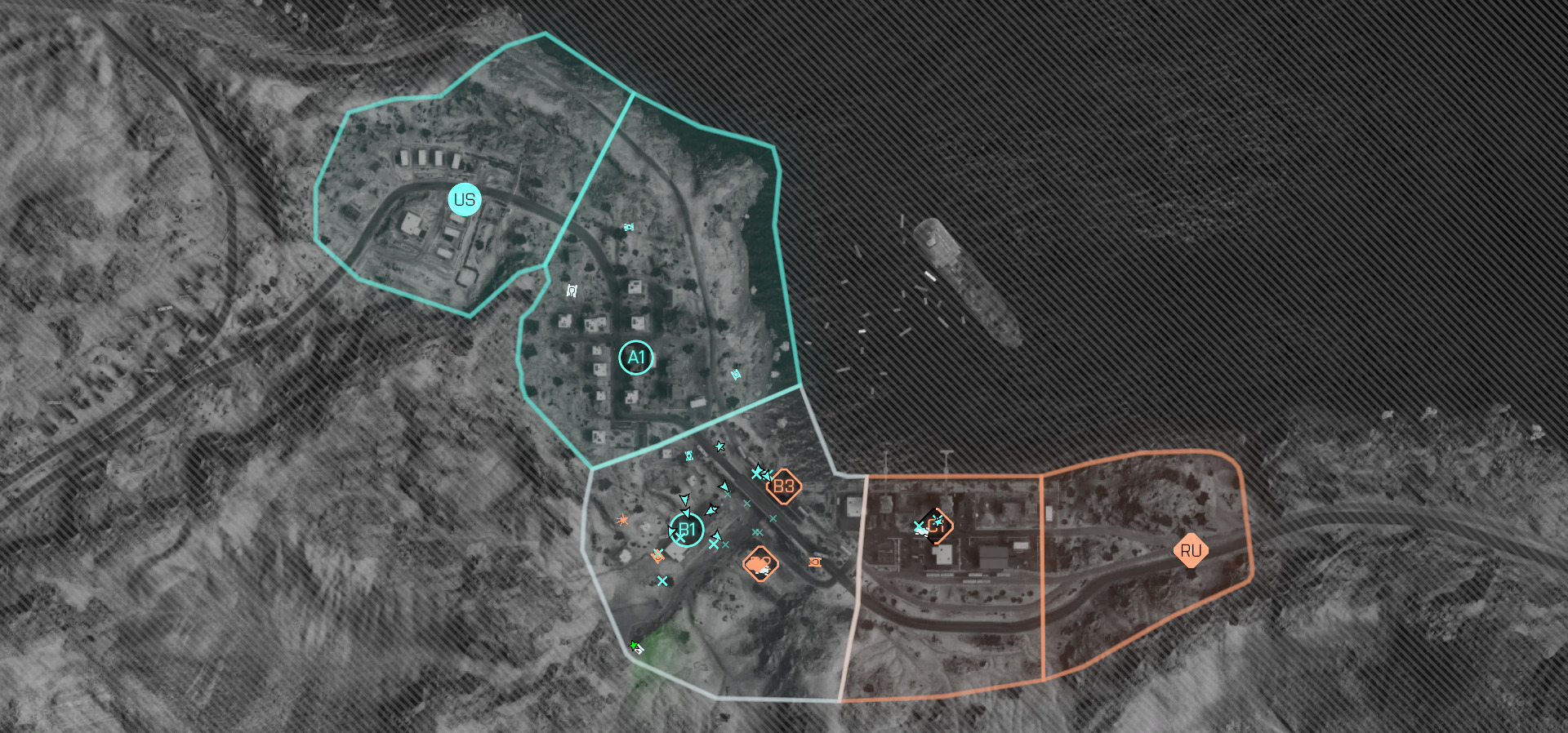
Task: Click the friendly vehicle icon southeast of A1
Action: 735,374
